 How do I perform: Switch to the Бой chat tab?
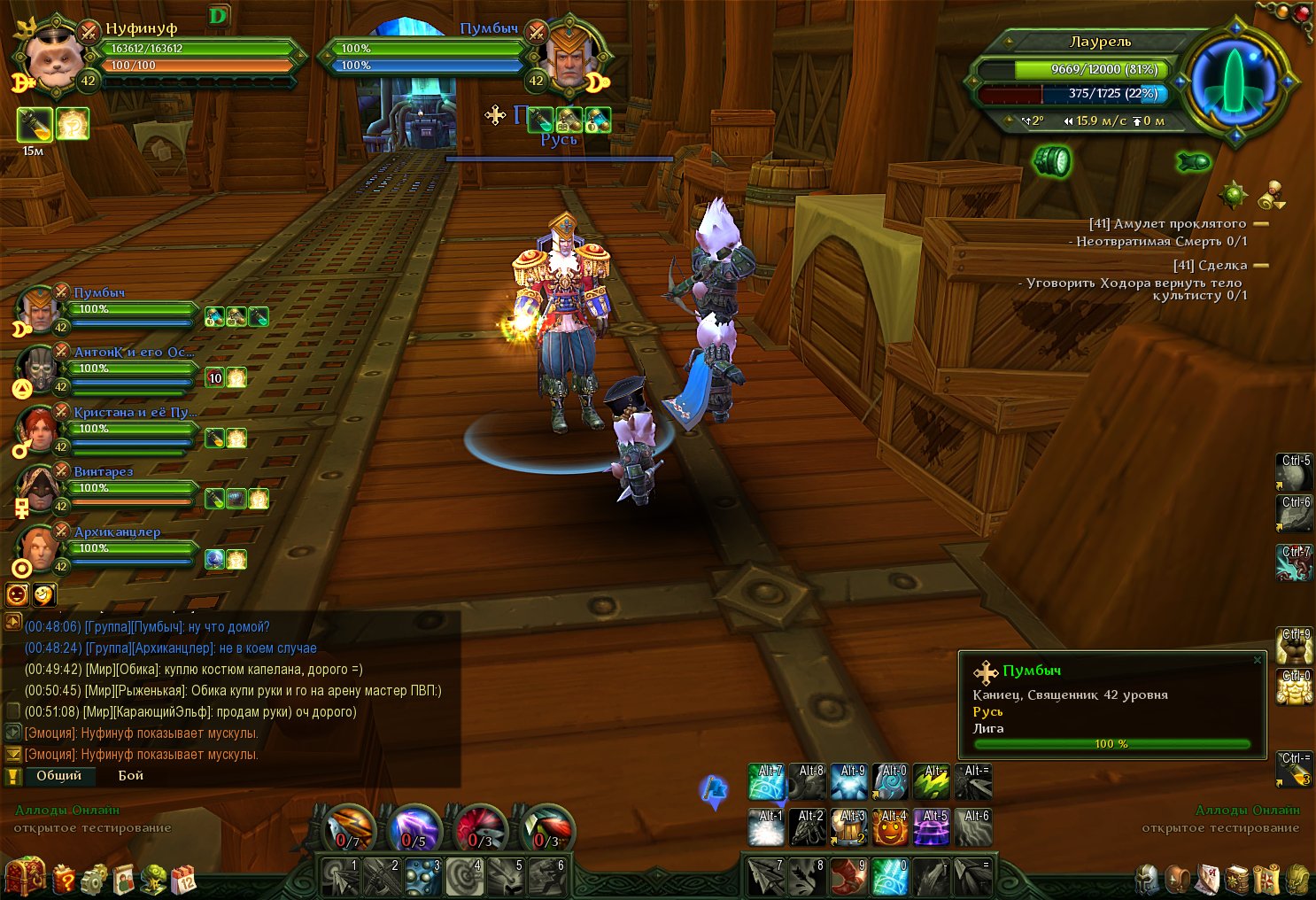[x=131, y=775]
